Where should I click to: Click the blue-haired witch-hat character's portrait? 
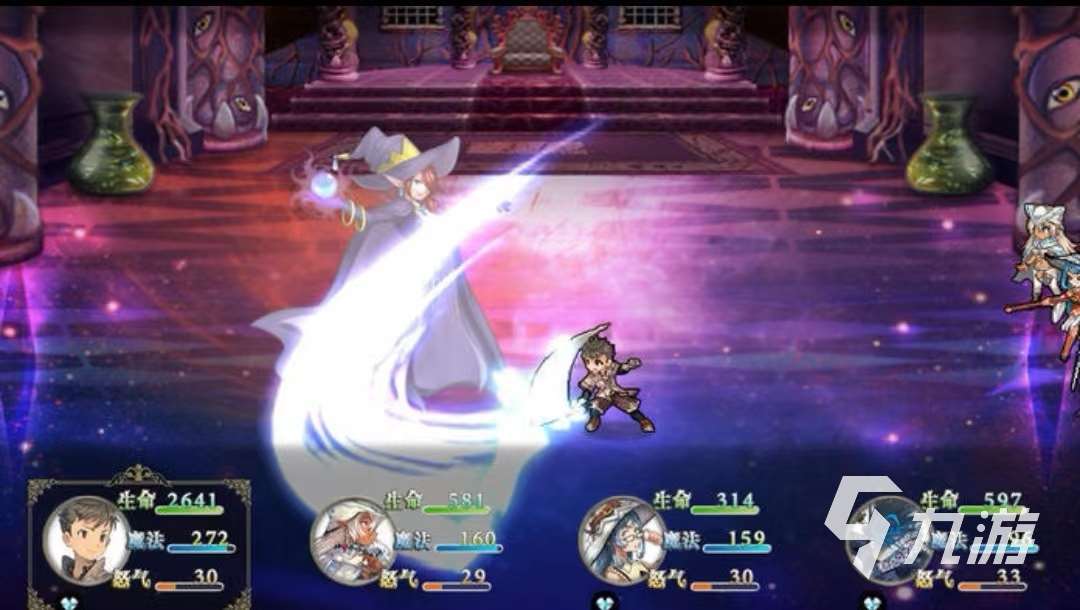click(x=621, y=541)
